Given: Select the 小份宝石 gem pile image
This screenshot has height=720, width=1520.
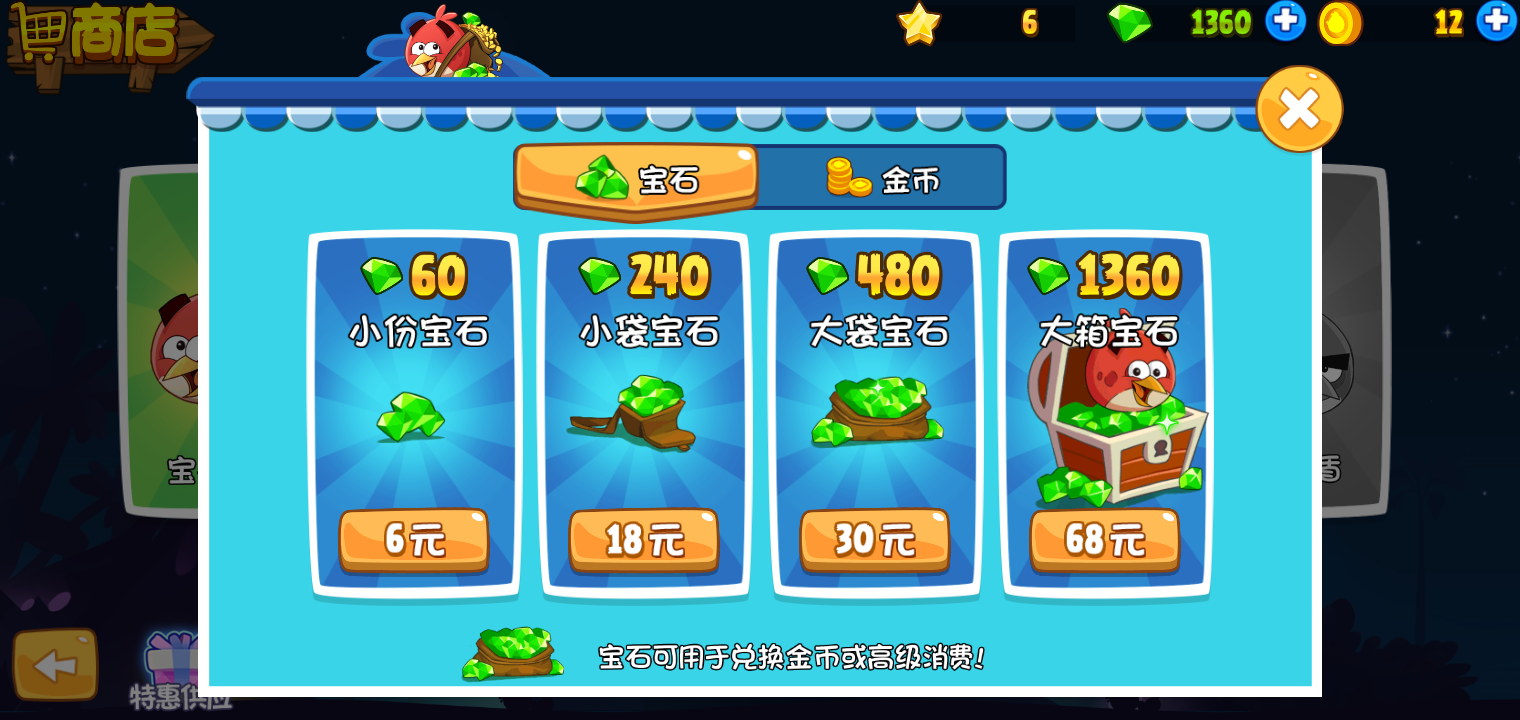Looking at the screenshot, I should 414,420.
